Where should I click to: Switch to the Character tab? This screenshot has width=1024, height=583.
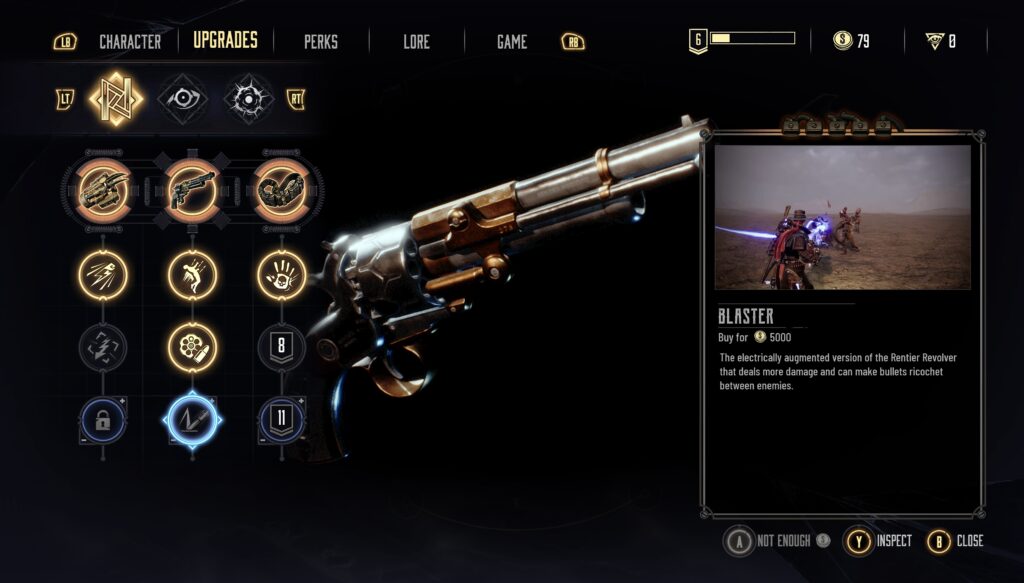[x=130, y=42]
